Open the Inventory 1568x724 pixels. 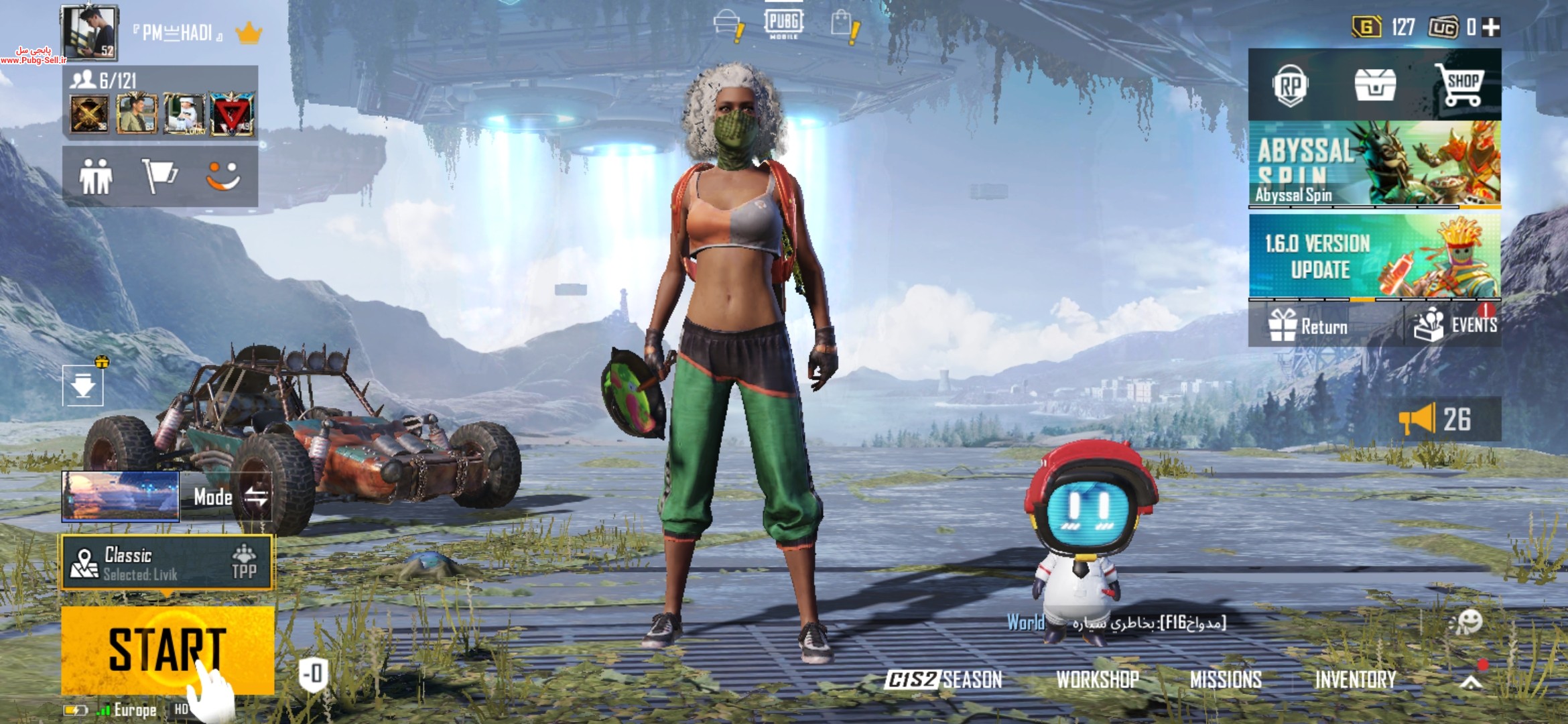(x=1356, y=680)
